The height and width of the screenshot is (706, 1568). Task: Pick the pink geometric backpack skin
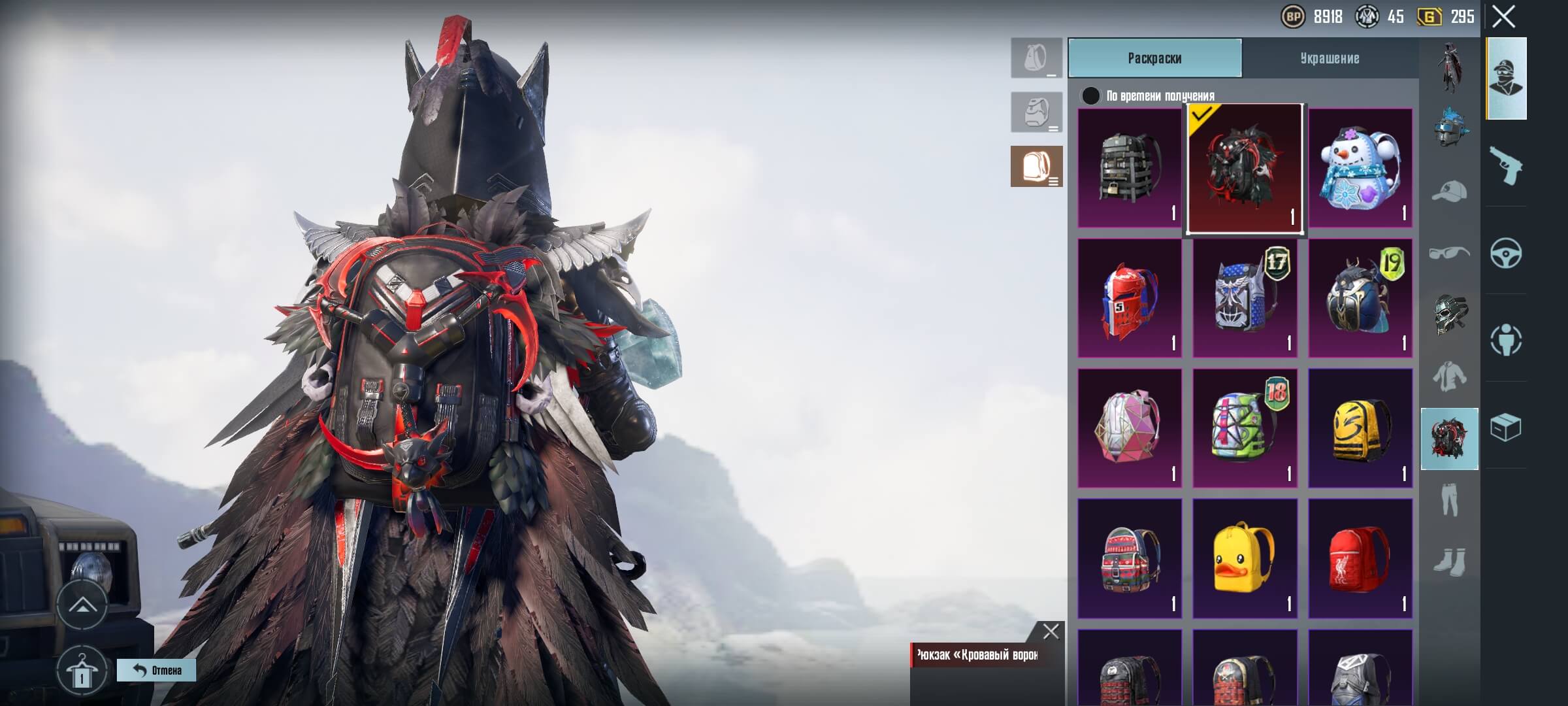(1129, 428)
